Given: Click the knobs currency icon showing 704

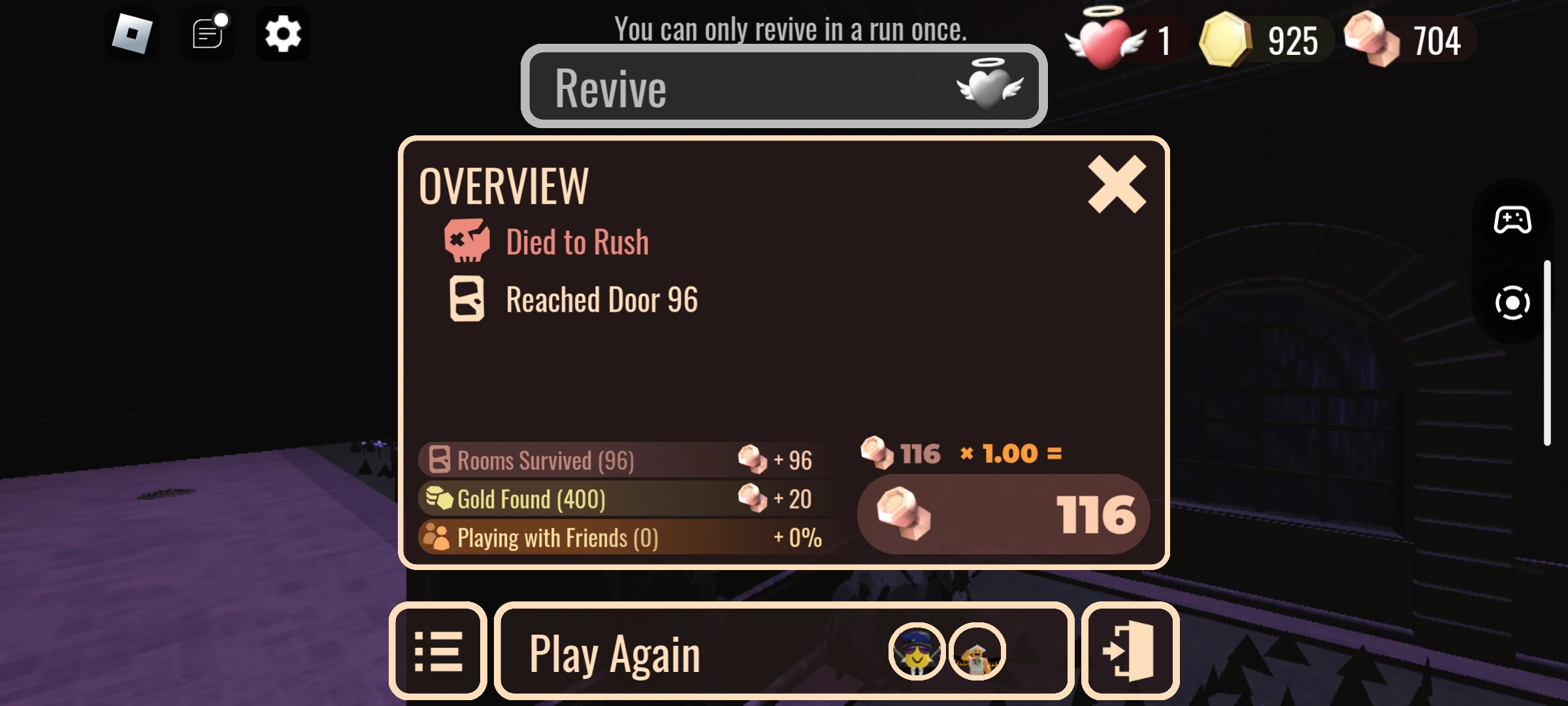Looking at the screenshot, I should tap(1372, 39).
